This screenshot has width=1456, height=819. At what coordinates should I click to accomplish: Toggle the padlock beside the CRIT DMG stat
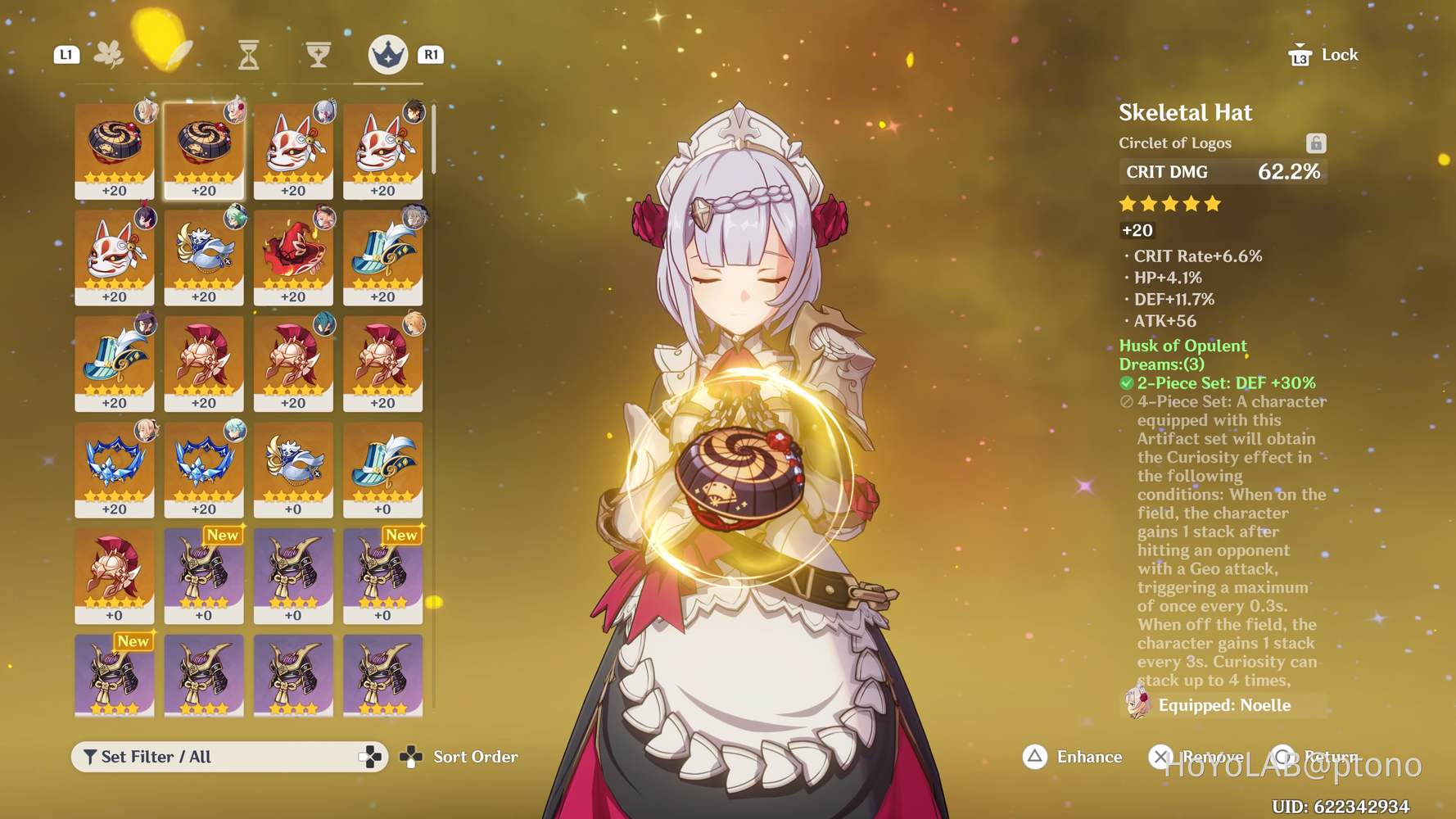[x=1316, y=143]
